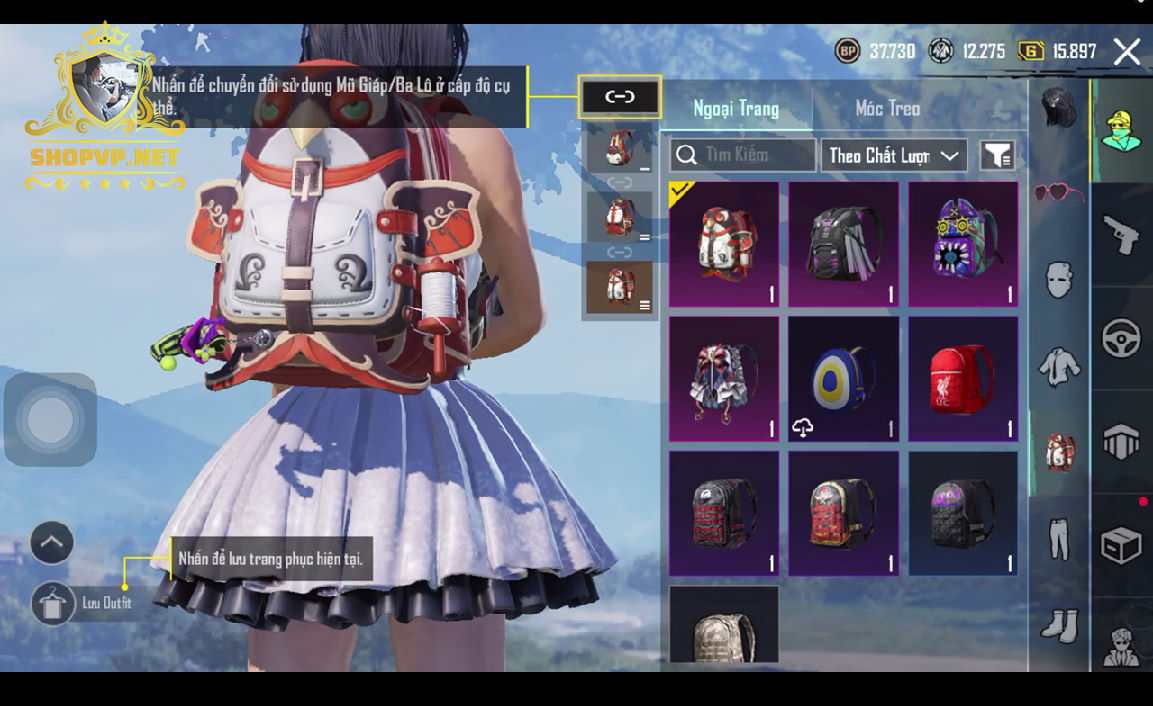This screenshot has width=1153, height=706.
Task: Open the filter funnel options
Action: tap(997, 155)
